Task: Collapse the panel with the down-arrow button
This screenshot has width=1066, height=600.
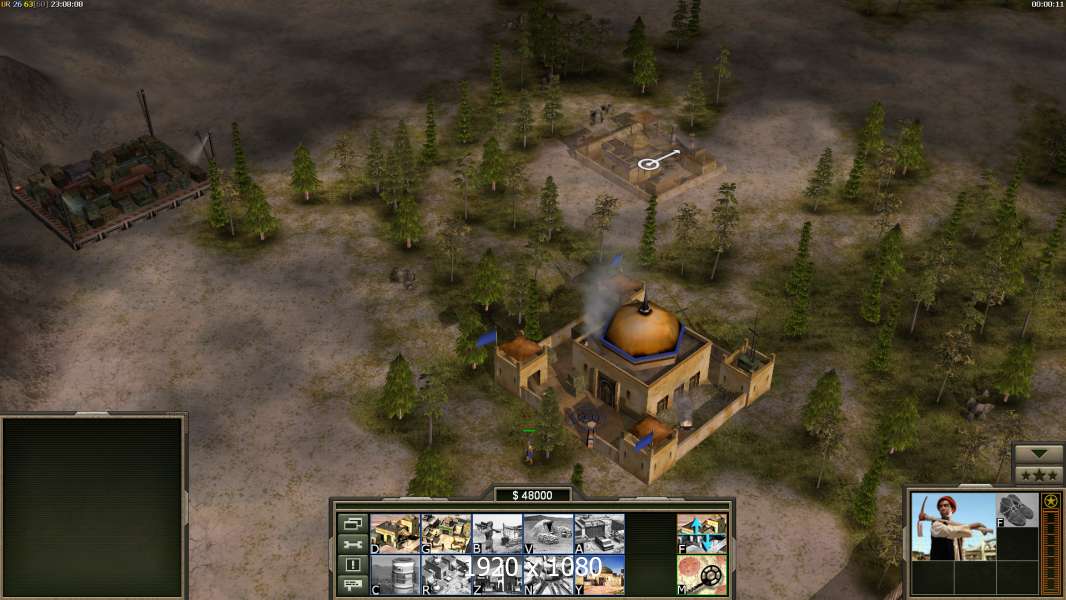Action: pos(1039,454)
